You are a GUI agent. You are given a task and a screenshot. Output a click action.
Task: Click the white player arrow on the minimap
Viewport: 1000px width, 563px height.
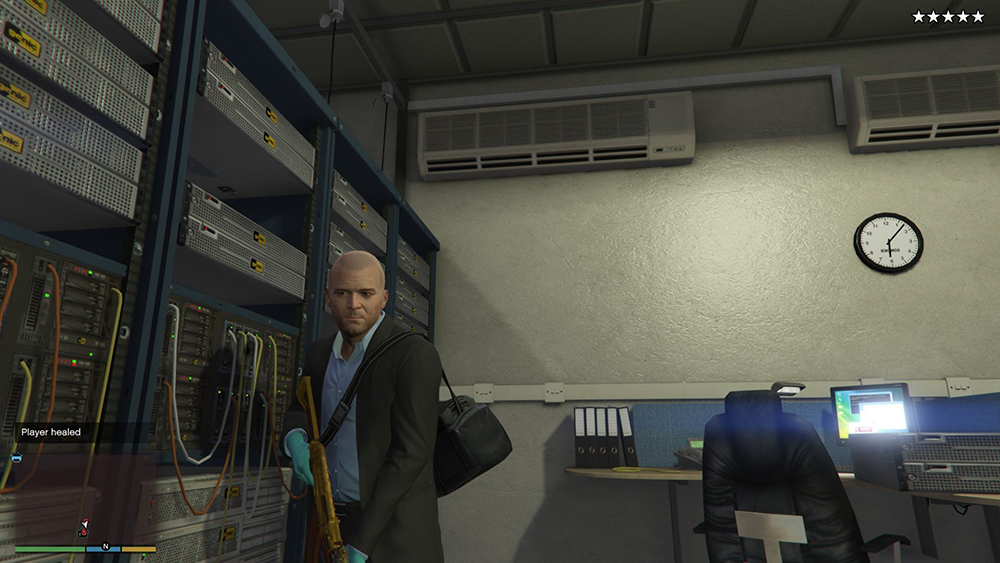click(x=85, y=523)
